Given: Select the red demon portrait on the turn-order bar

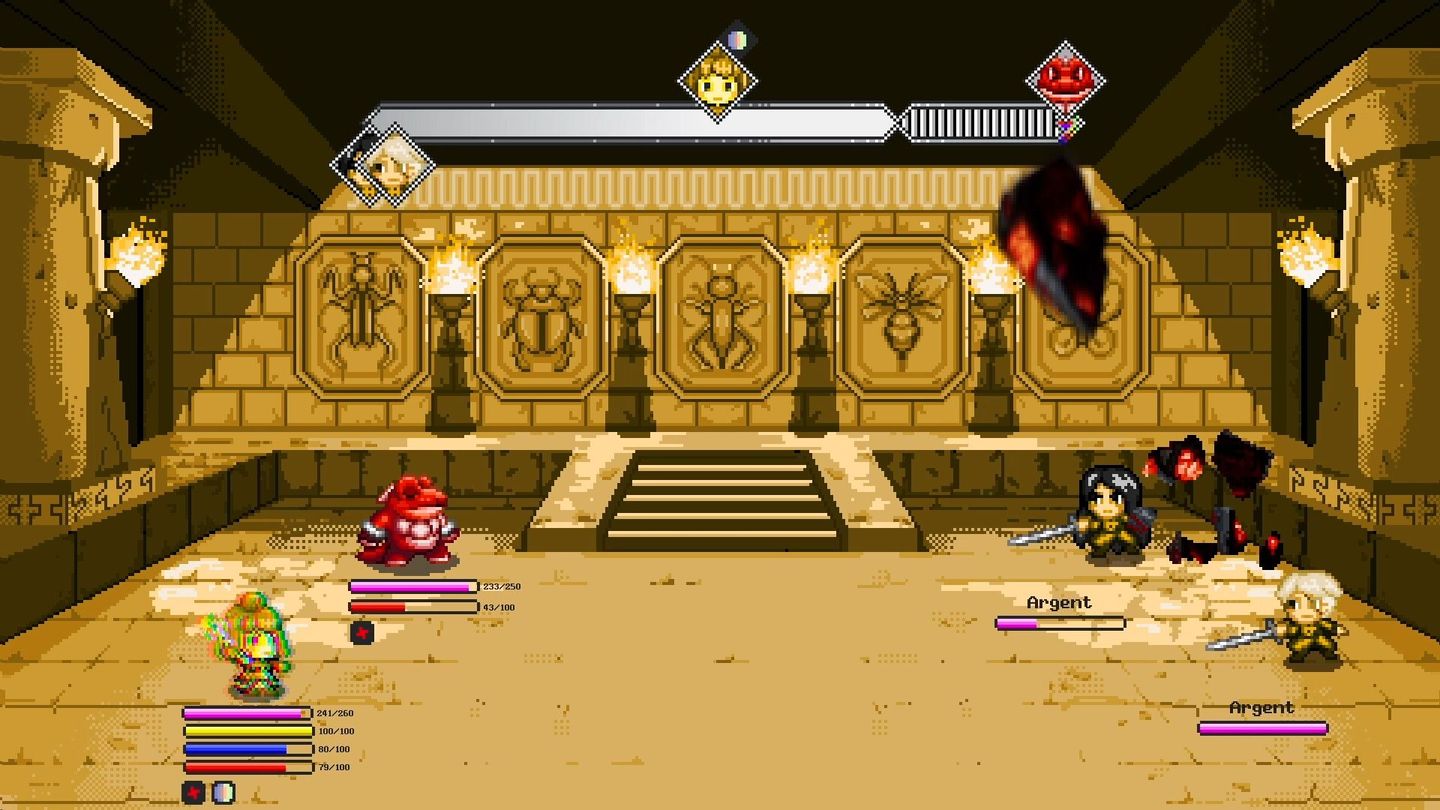Looking at the screenshot, I should [1066, 77].
